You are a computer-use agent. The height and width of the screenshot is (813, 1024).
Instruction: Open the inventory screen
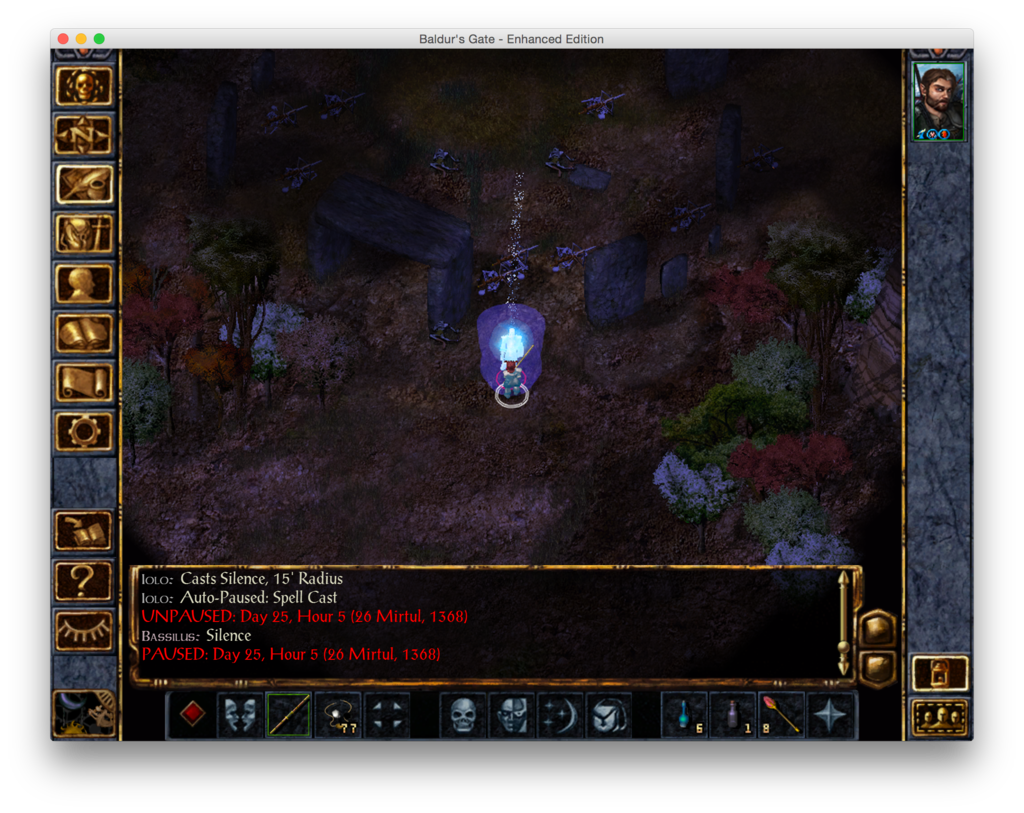(84, 233)
